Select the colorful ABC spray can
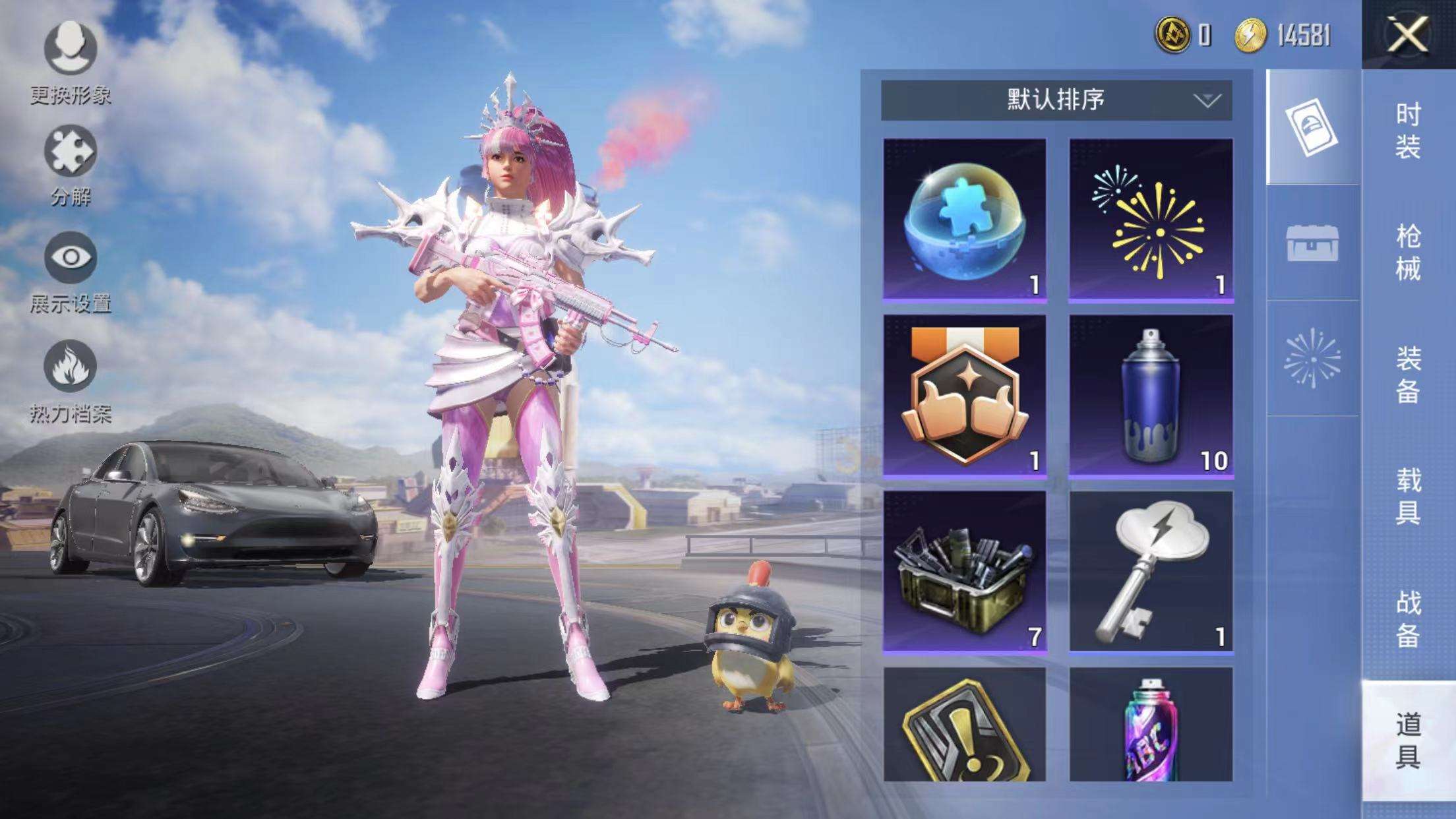This screenshot has height=819, width=1456. pyautogui.click(x=1151, y=725)
